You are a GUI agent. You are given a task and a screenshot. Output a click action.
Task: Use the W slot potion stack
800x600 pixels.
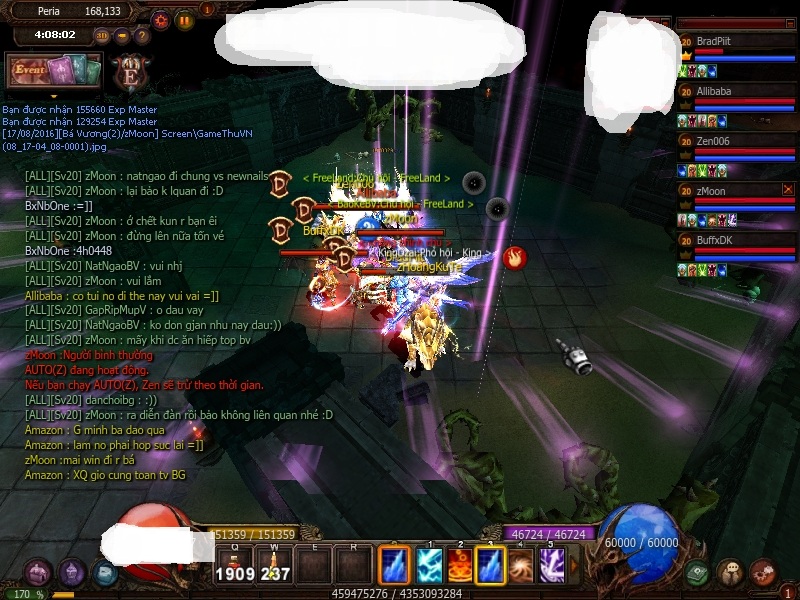pos(274,566)
